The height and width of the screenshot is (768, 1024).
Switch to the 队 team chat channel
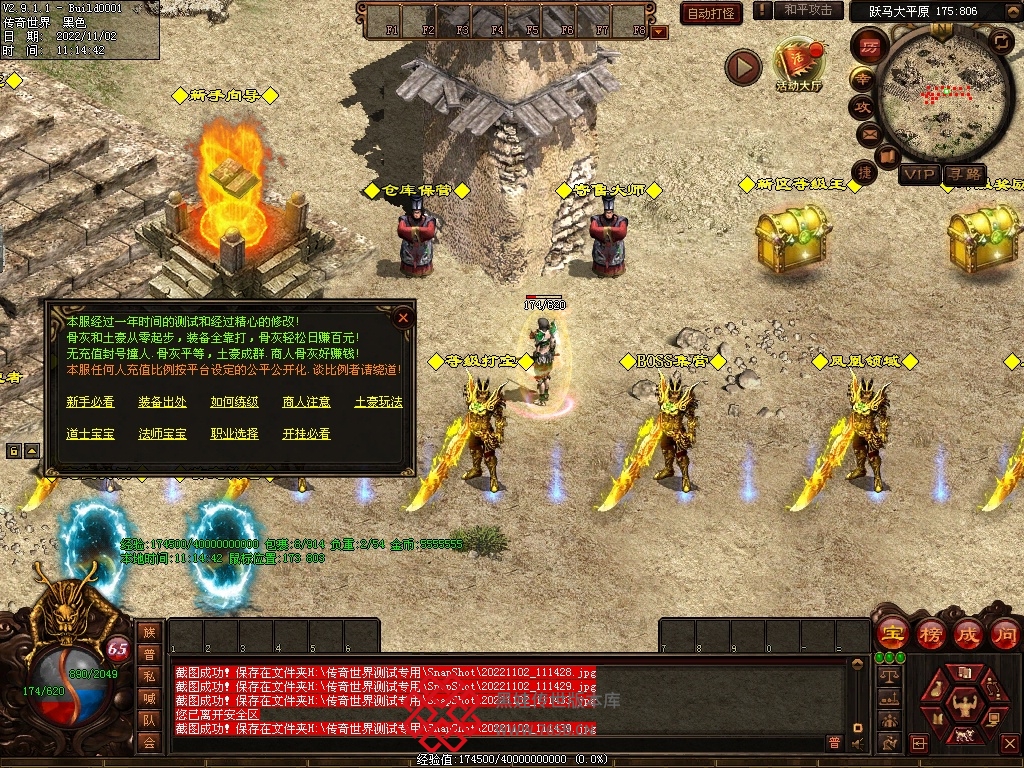(x=148, y=719)
